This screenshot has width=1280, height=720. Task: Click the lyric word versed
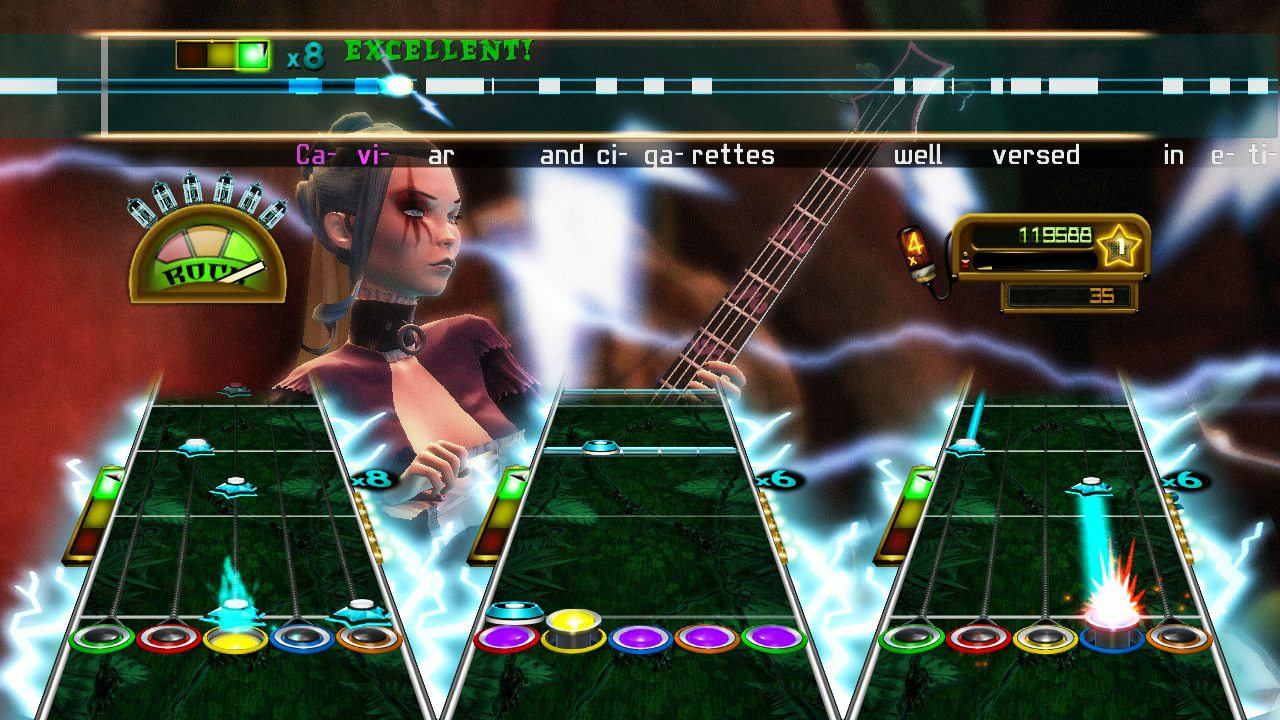pyautogui.click(x=1035, y=154)
